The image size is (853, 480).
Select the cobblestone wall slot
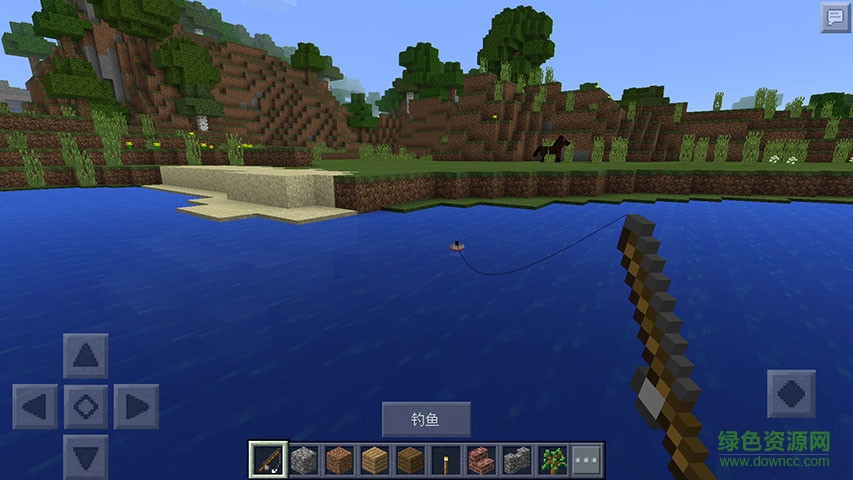(516, 460)
